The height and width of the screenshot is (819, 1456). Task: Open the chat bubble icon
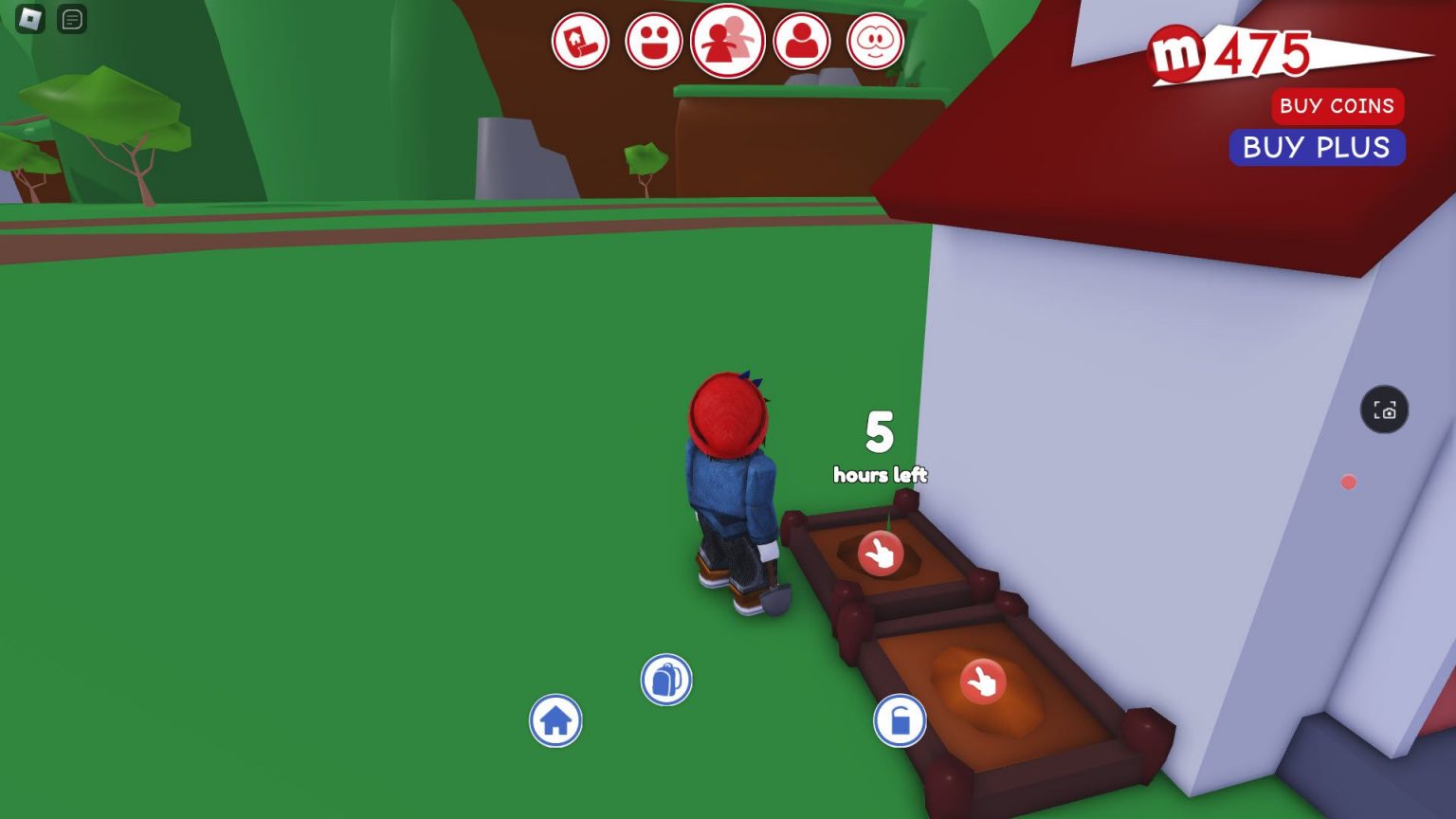tap(72, 19)
